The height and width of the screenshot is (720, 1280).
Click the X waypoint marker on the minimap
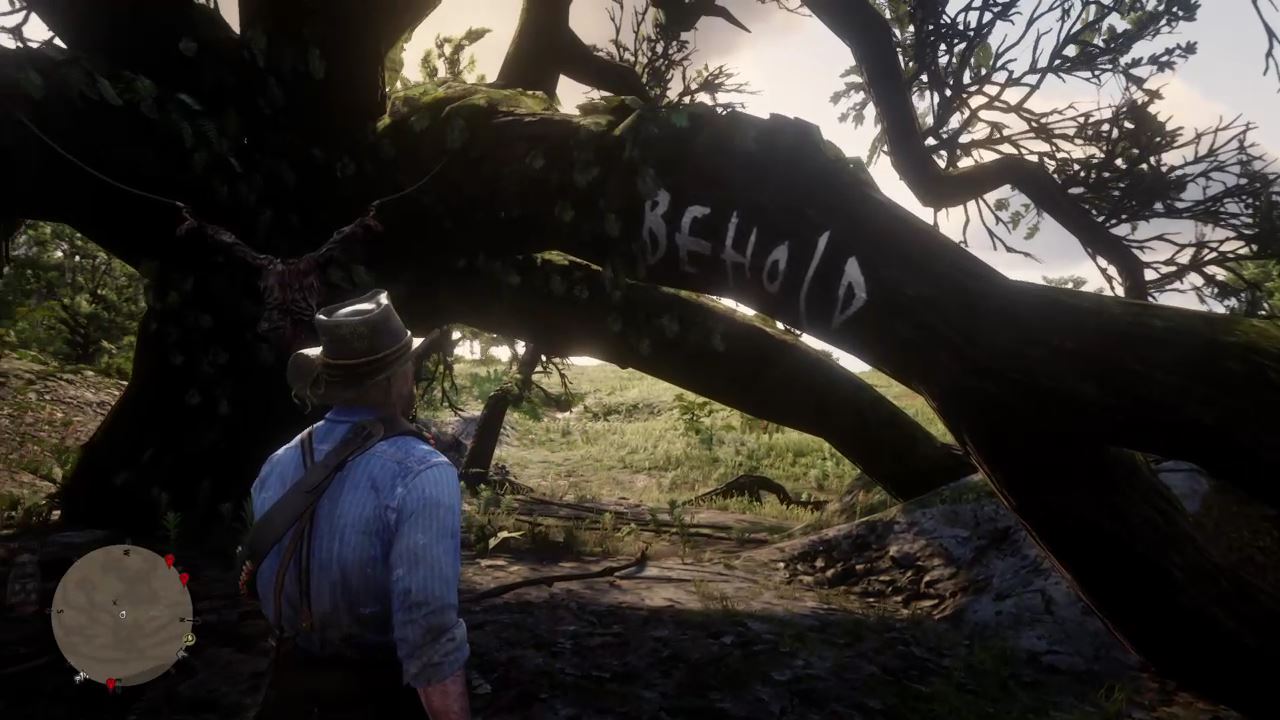(114, 601)
